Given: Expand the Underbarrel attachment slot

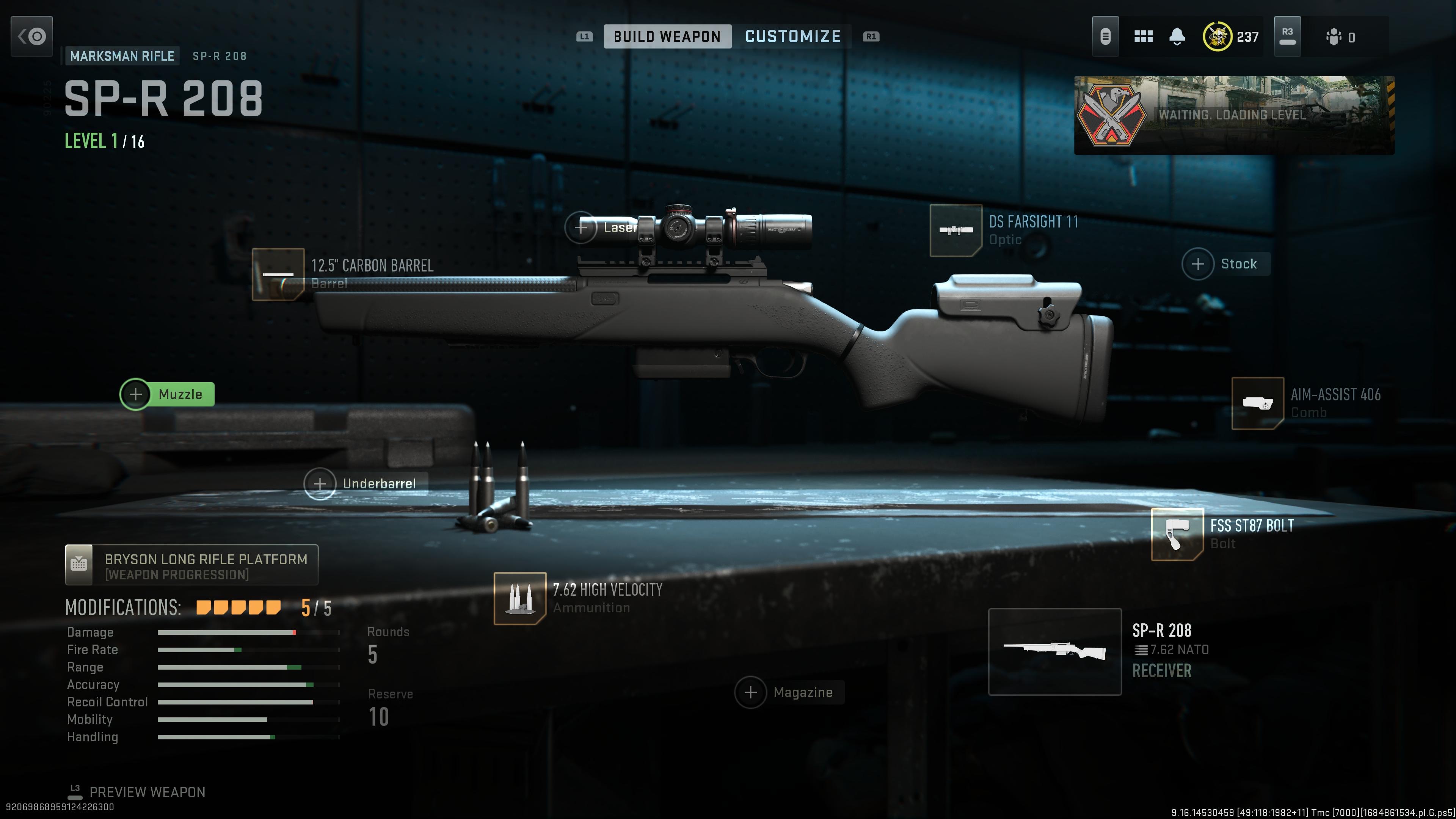Looking at the screenshot, I should click(x=320, y=483).
